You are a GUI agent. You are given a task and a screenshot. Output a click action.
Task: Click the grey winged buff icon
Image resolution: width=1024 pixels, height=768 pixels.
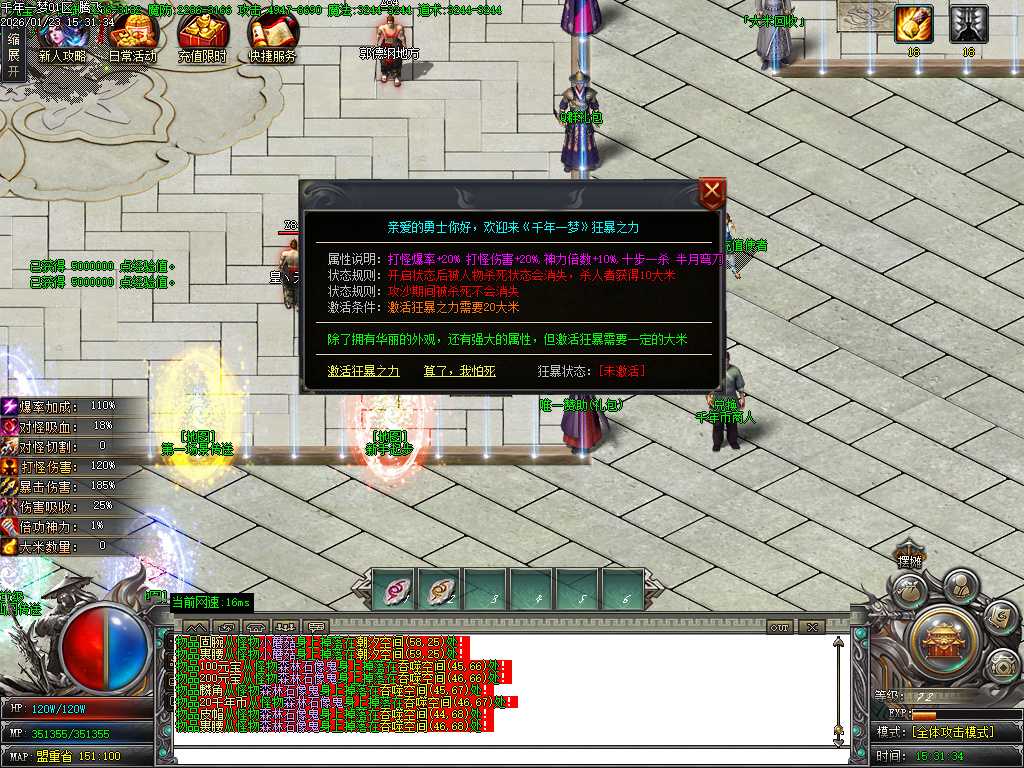tap(968, 24)
